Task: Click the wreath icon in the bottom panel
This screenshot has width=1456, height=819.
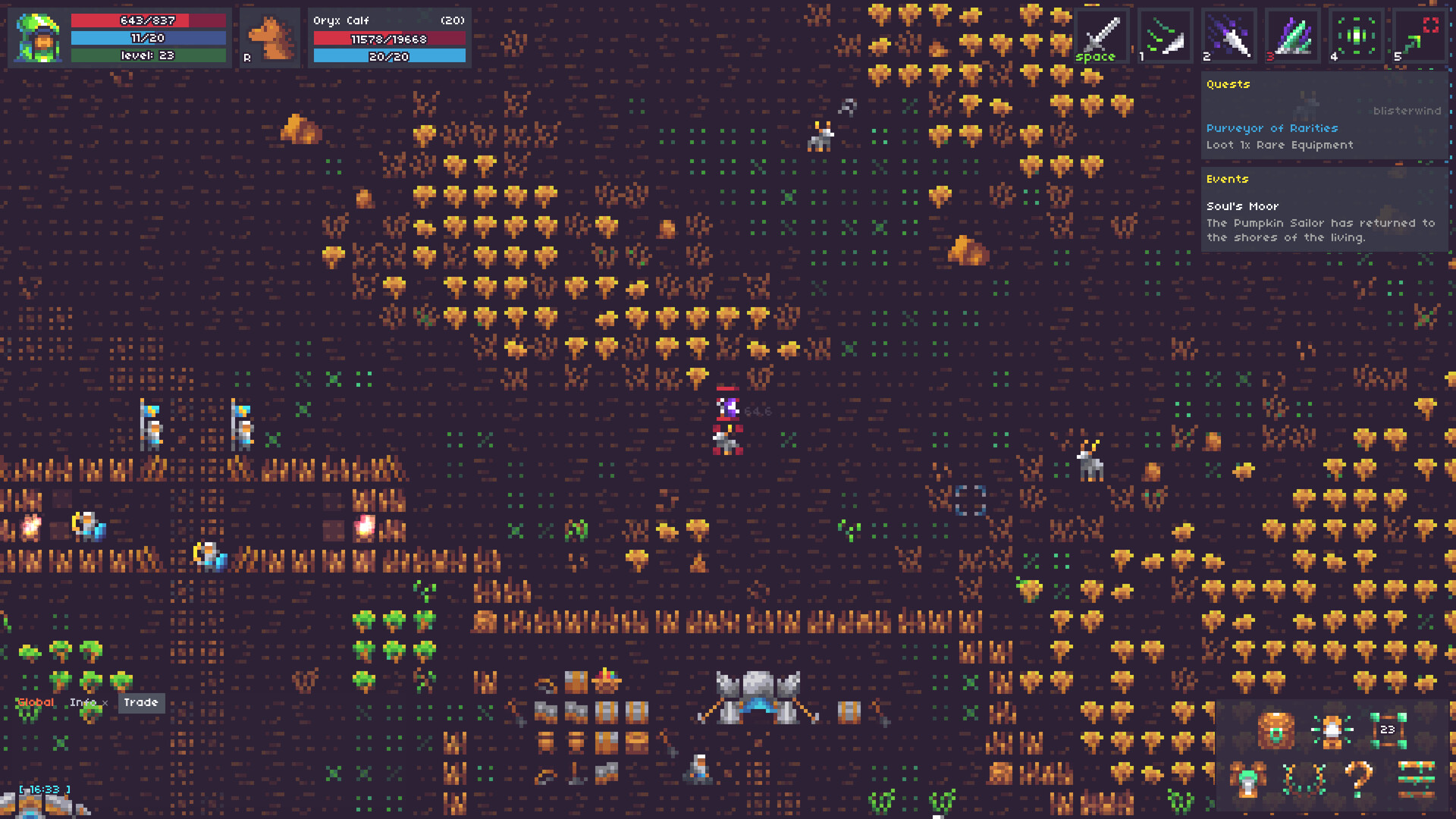Action: [1304, 780]
